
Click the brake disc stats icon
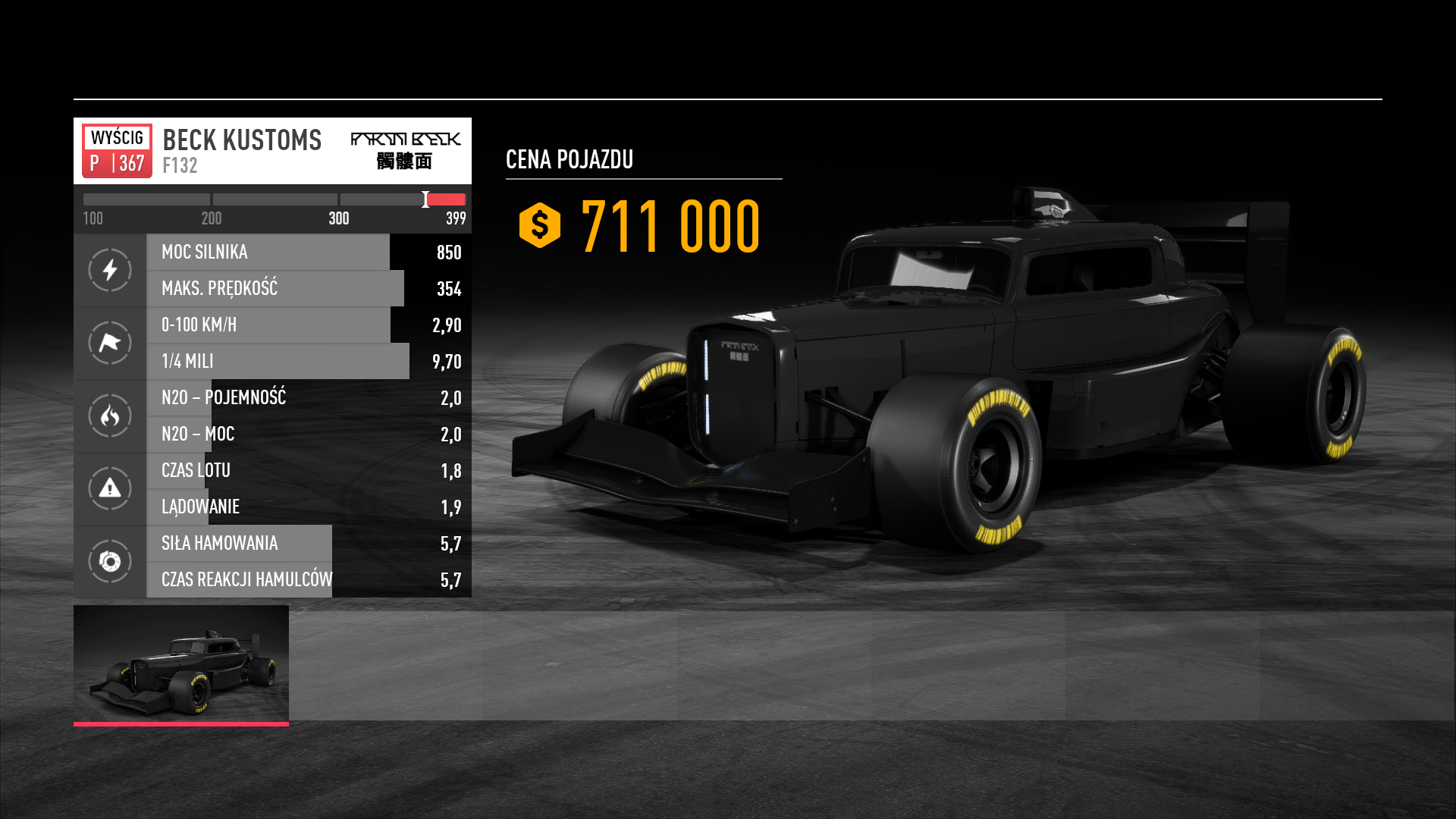110,561
